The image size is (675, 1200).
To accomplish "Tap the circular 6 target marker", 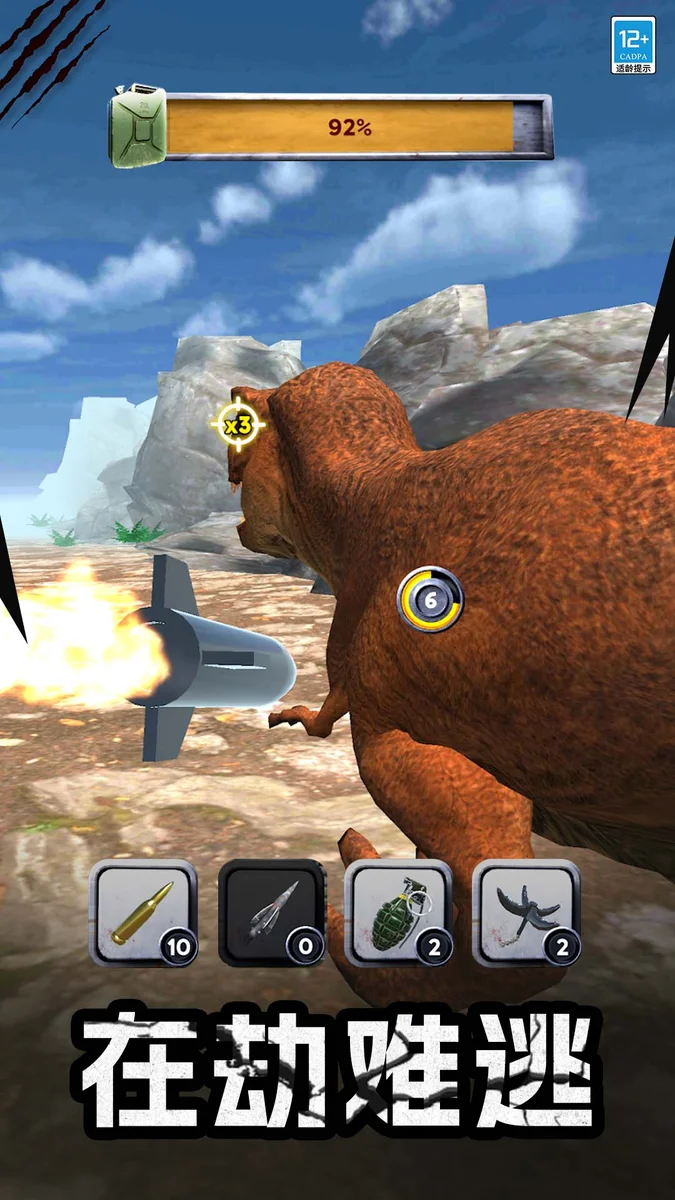I will coord(431,600).
